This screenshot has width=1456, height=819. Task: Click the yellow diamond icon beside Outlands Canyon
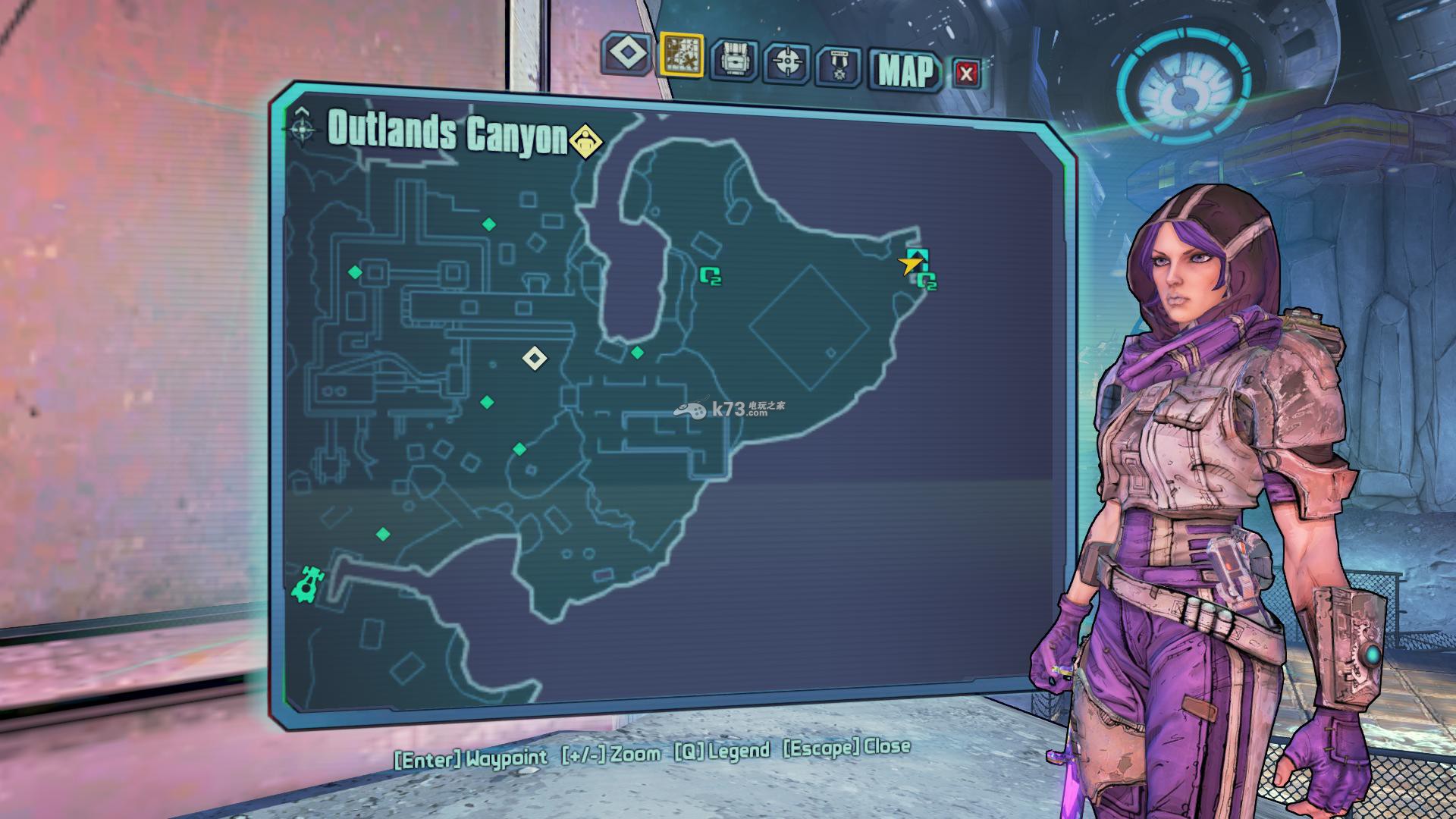[585, 142]
